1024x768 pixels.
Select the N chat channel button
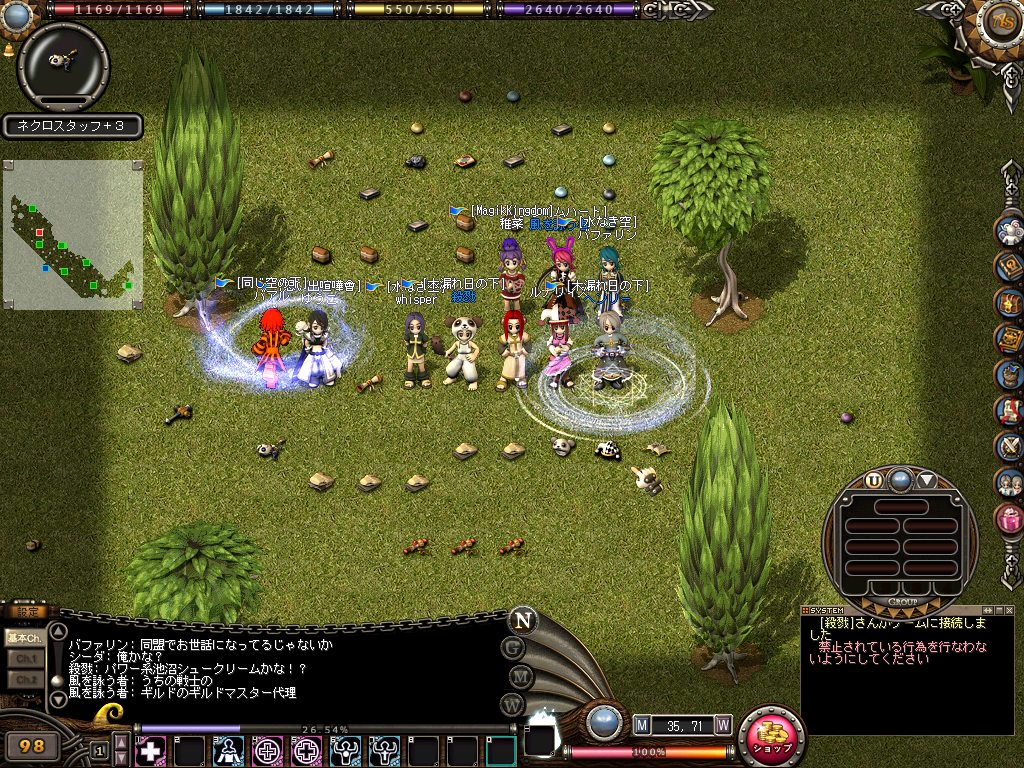coord(521,619)
